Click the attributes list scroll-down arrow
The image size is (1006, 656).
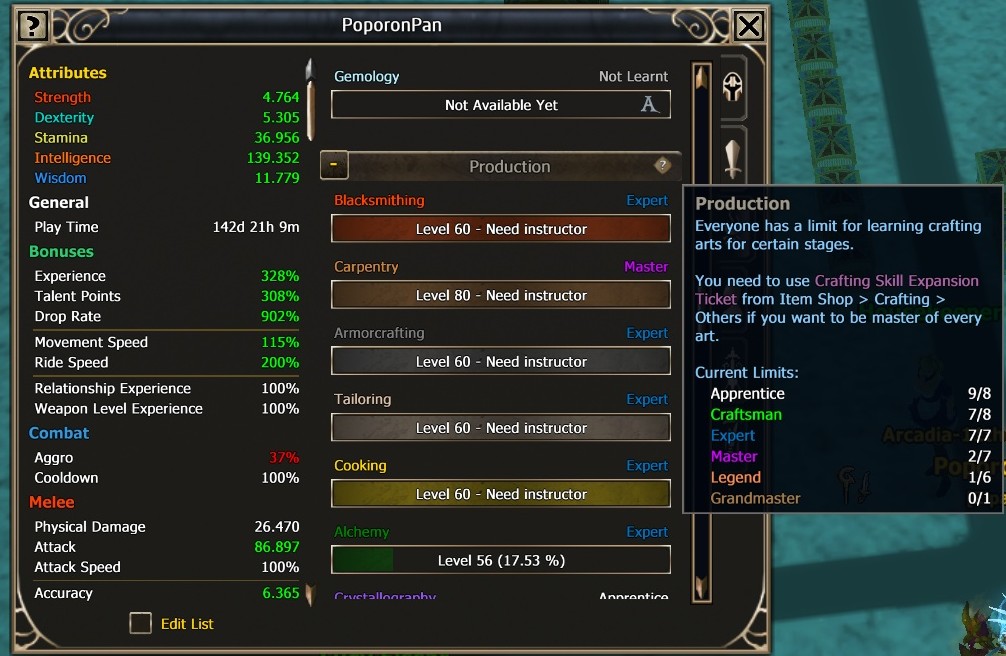pyautogui.click(x=309, y=596)
